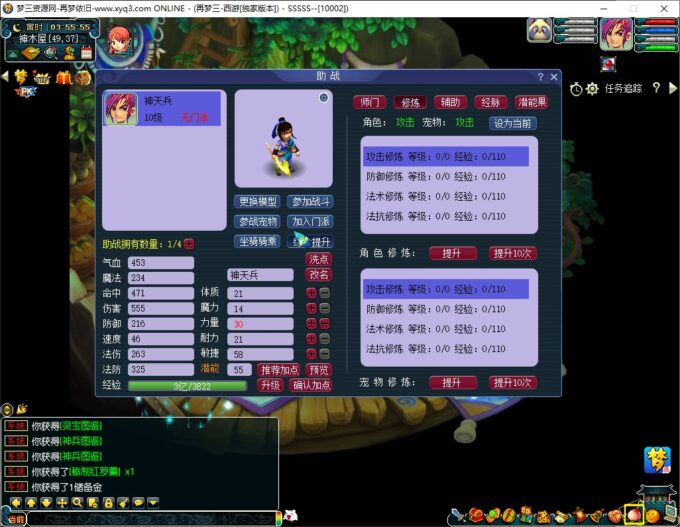This screenshot has width=680, height=527.
Task: Click the 设为当前 button
Action: (512, 123)
